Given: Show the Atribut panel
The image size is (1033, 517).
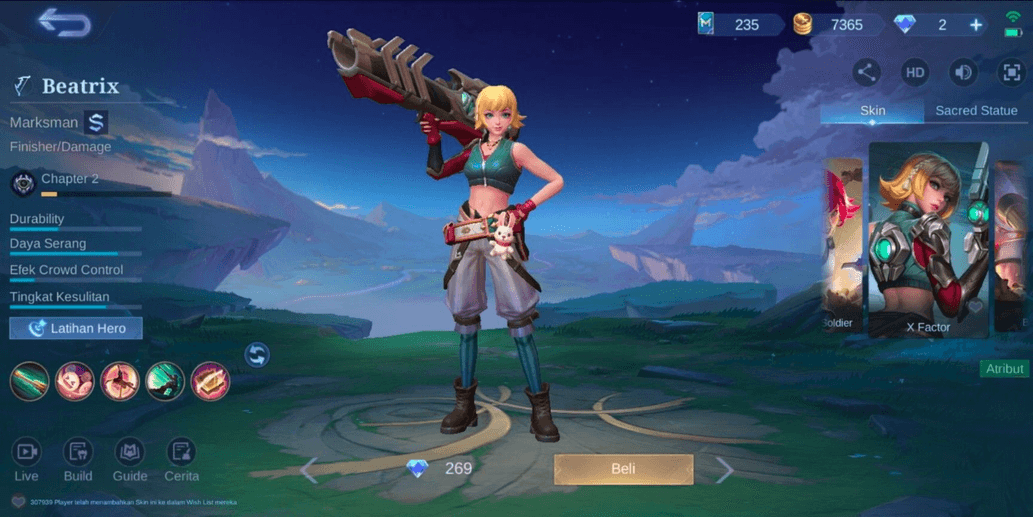Looking at the screenshot, I should click(x=1004, y=369).
